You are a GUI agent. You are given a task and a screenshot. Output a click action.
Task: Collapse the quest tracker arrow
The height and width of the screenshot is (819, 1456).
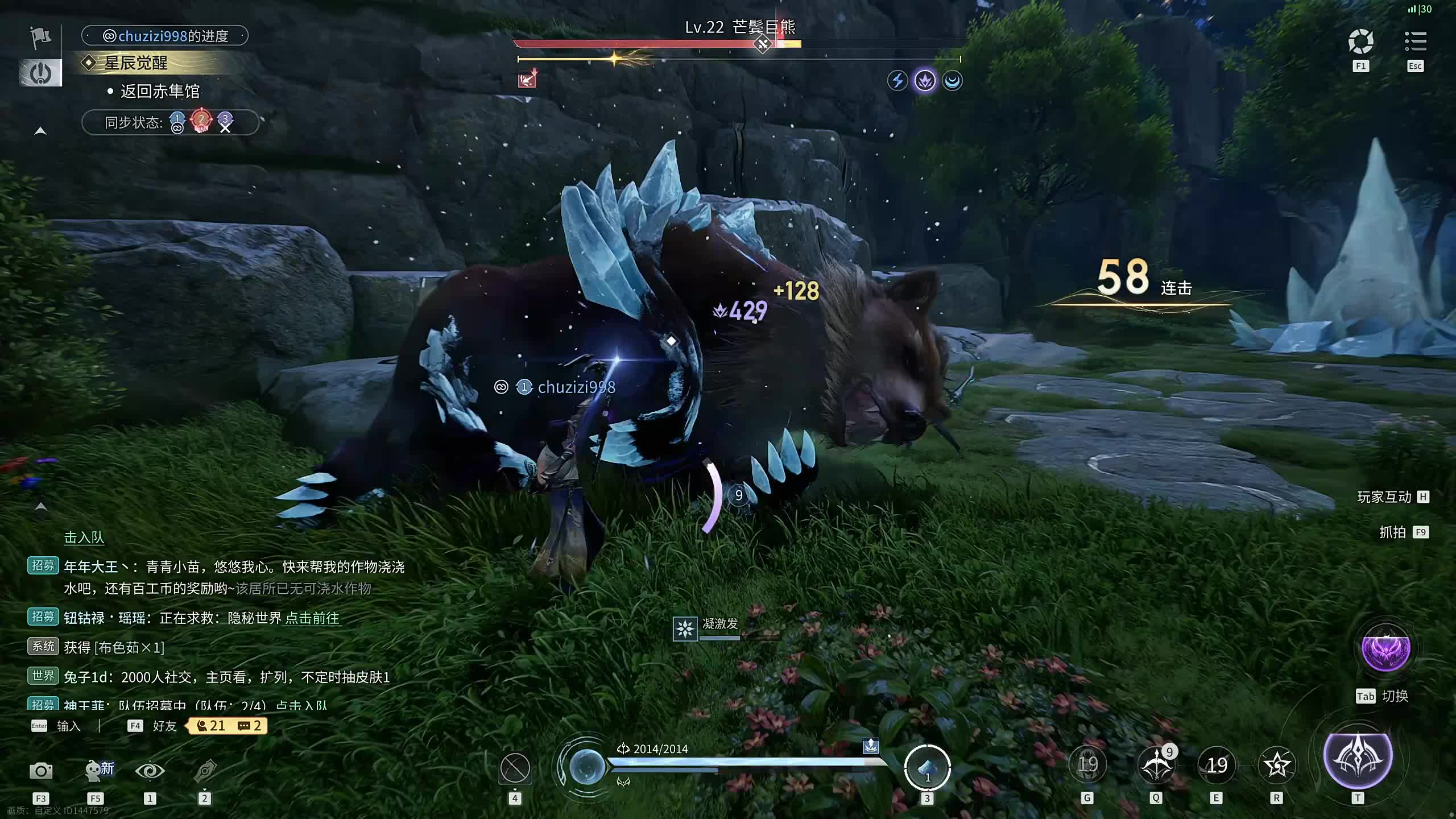point(40,131)
